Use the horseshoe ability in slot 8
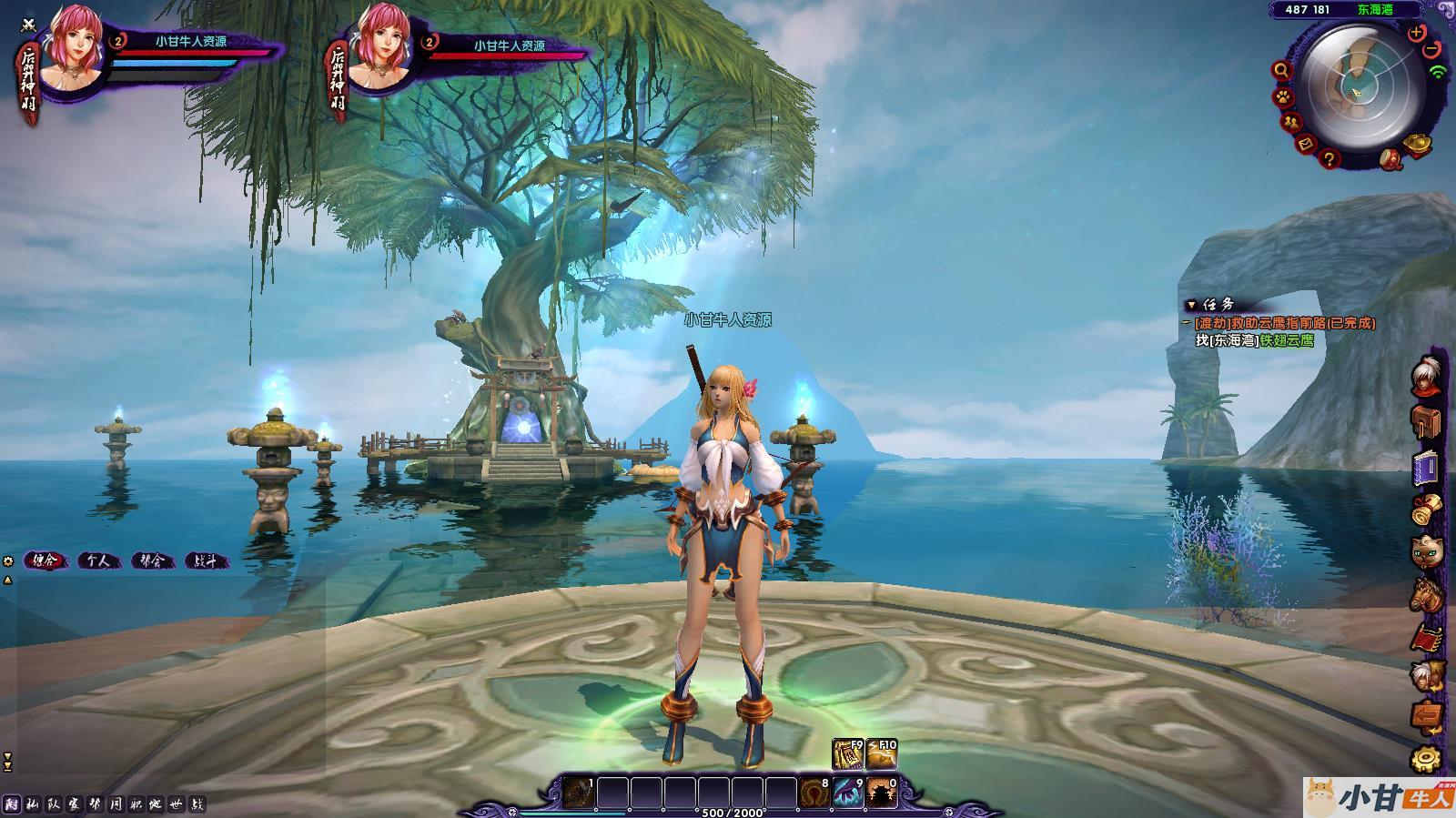 tap(814, 793)
